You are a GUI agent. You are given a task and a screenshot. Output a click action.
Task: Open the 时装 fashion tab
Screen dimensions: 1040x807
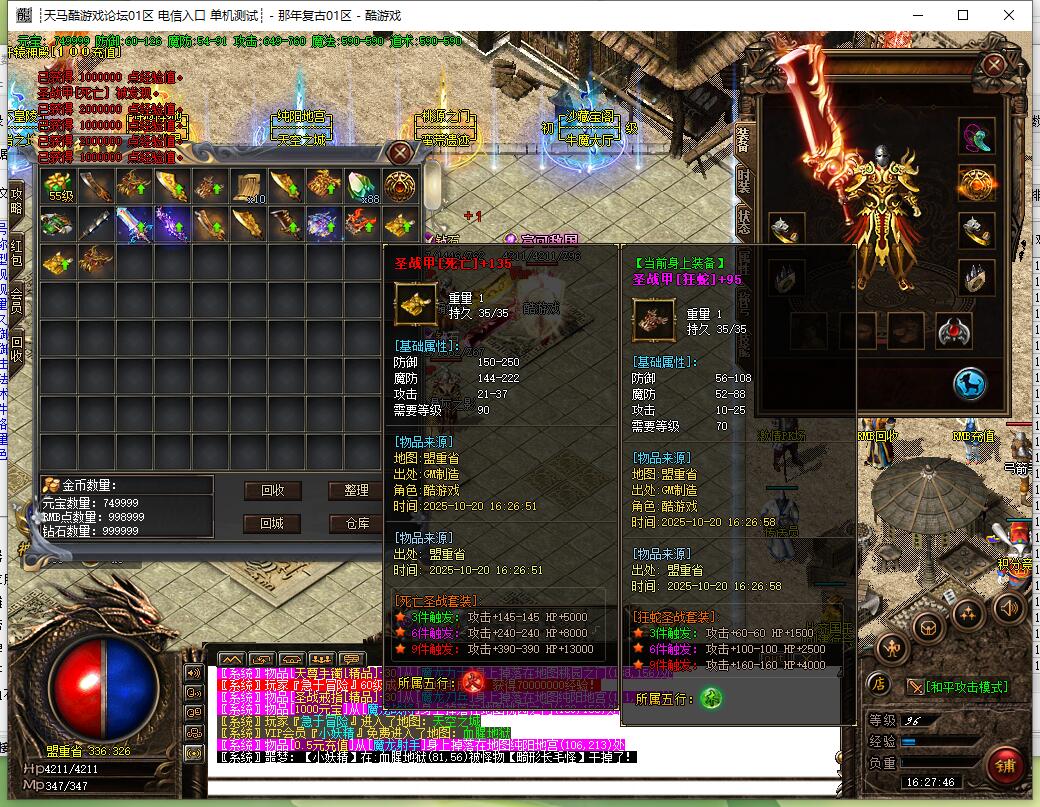[743, 180]
